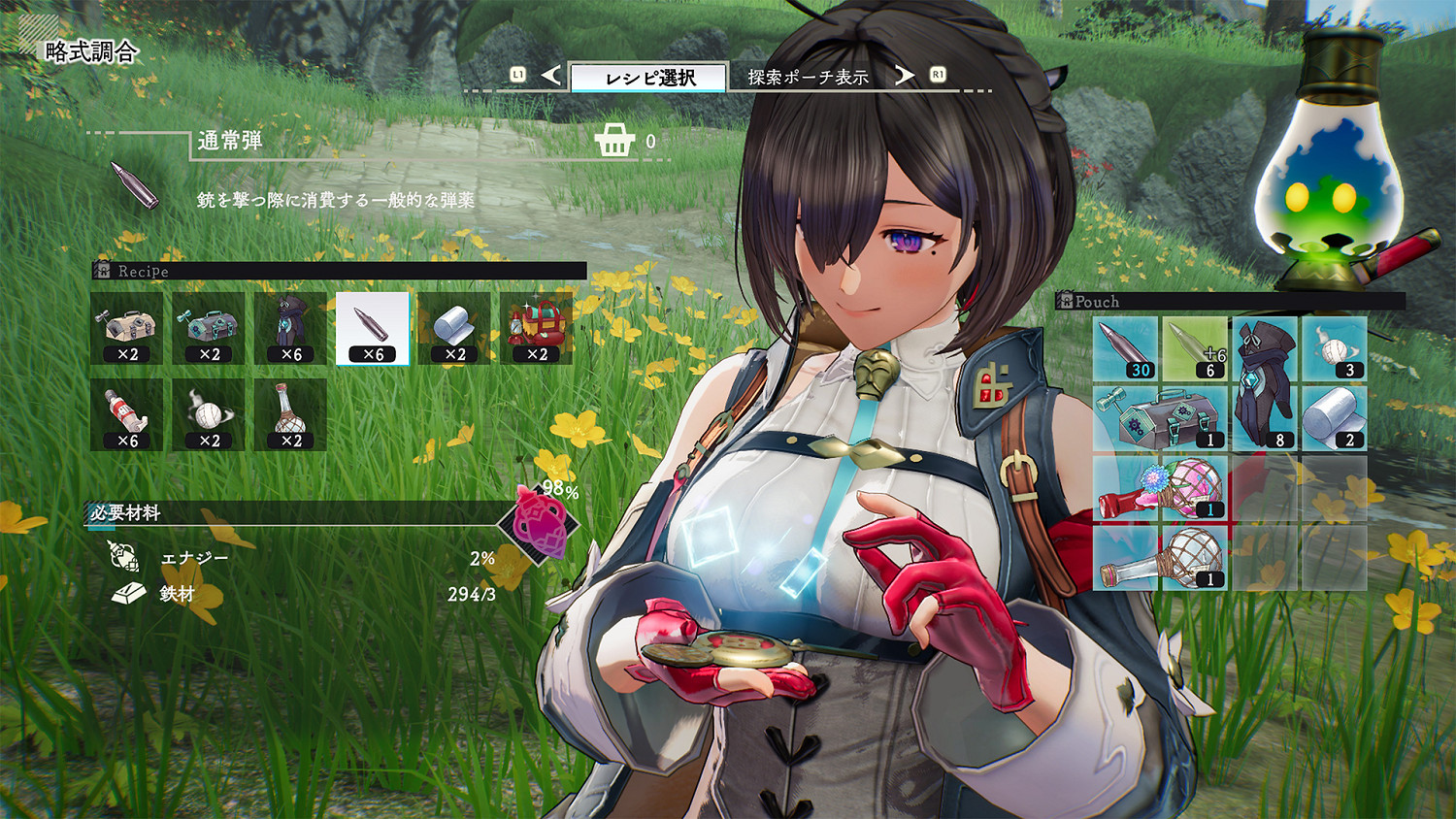Image resolution: width=1456 pixels, height=819 pixels.
Task: Select the red camping bag recipe
Action: 537,328
